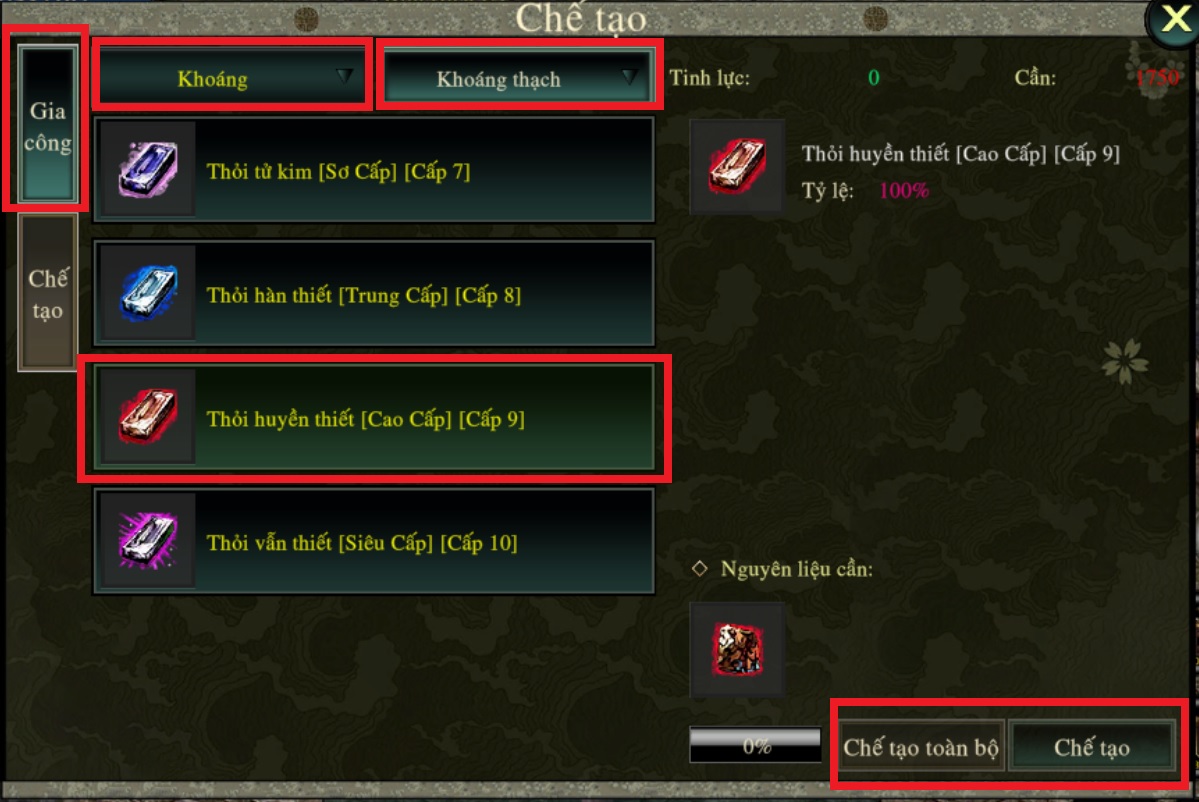Craft one item with the Chế tạo button

coord(1091,747)
